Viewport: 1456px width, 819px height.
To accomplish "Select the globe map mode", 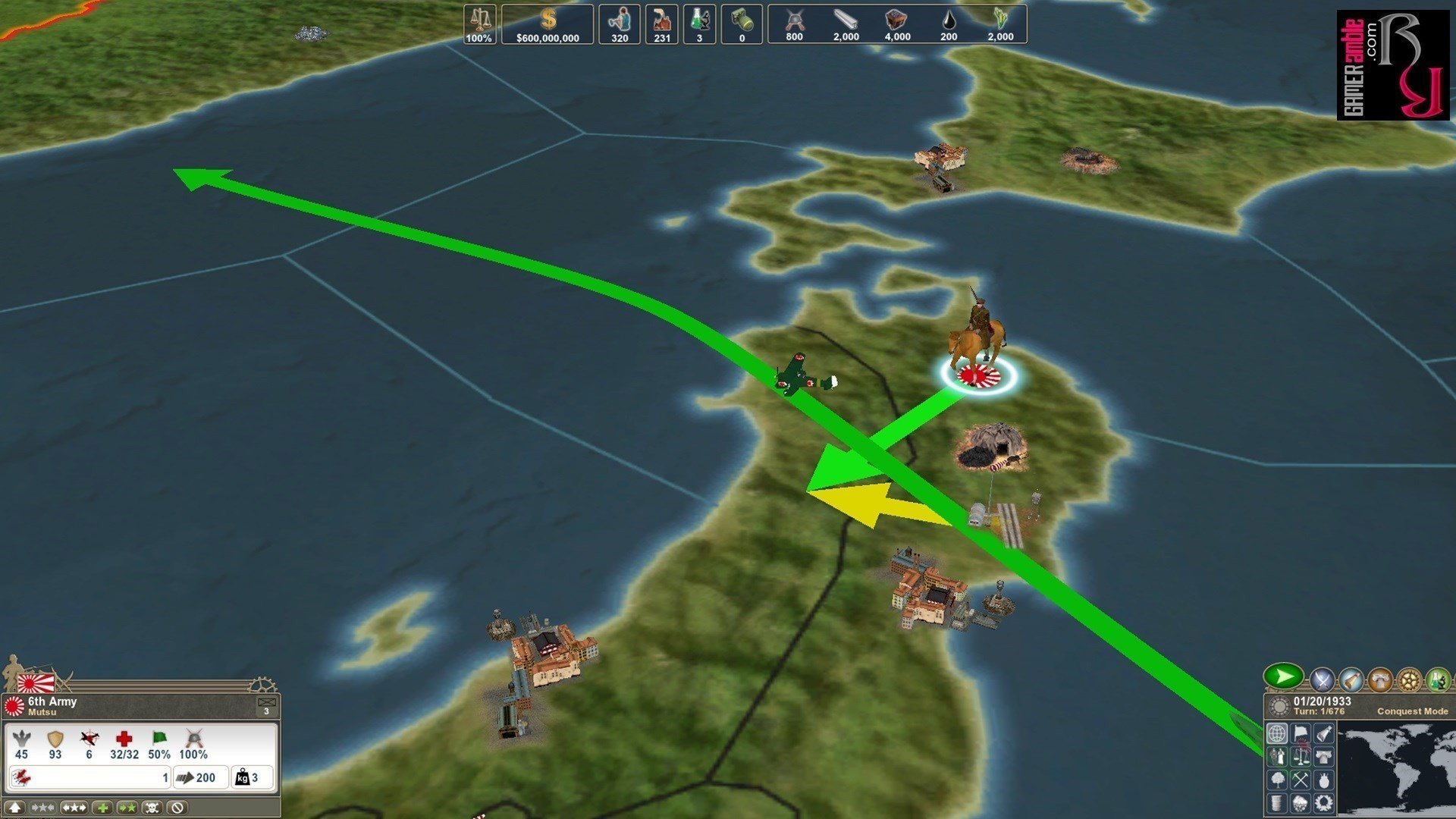I will click(1278, 734).
